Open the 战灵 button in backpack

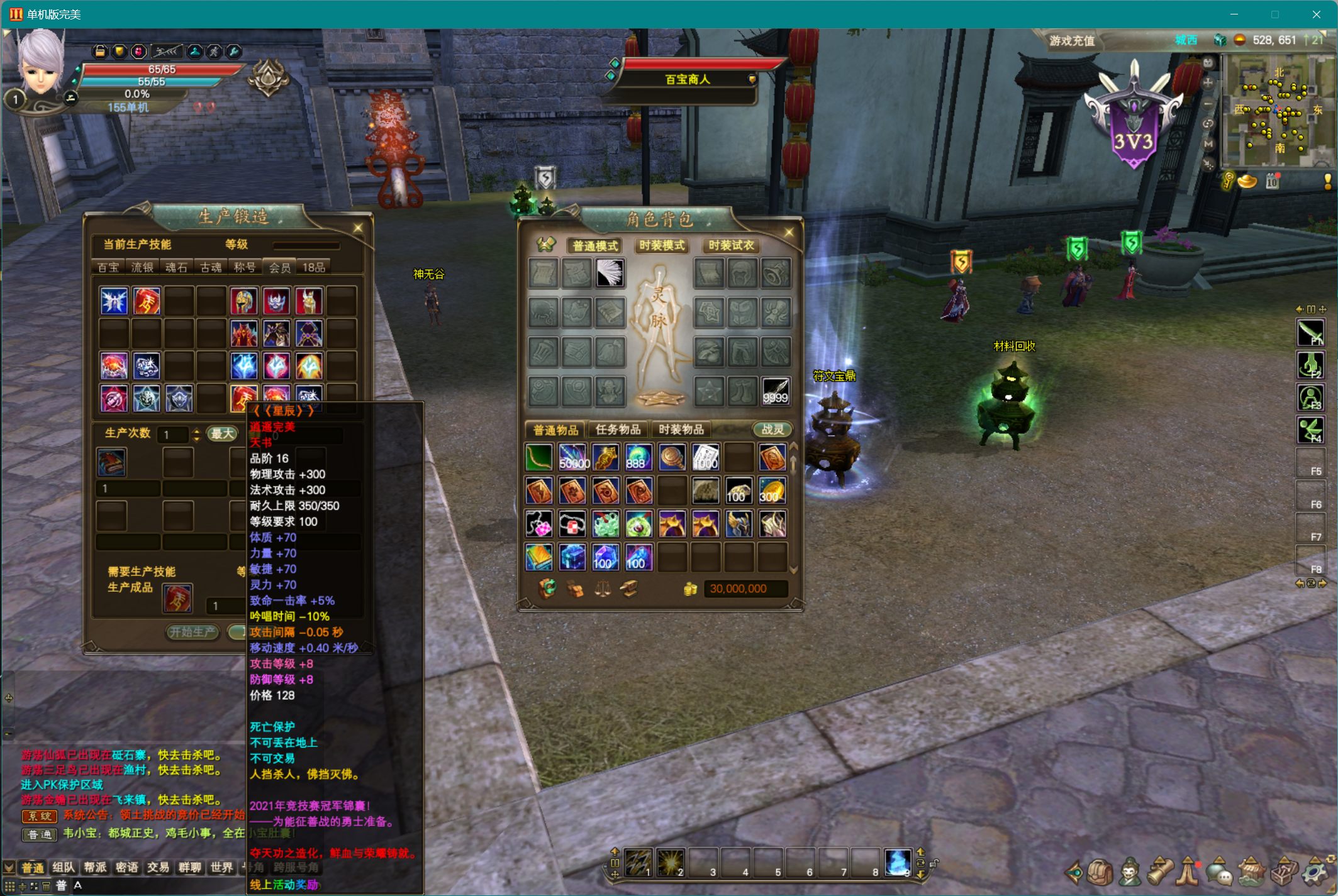coord(772,429)
